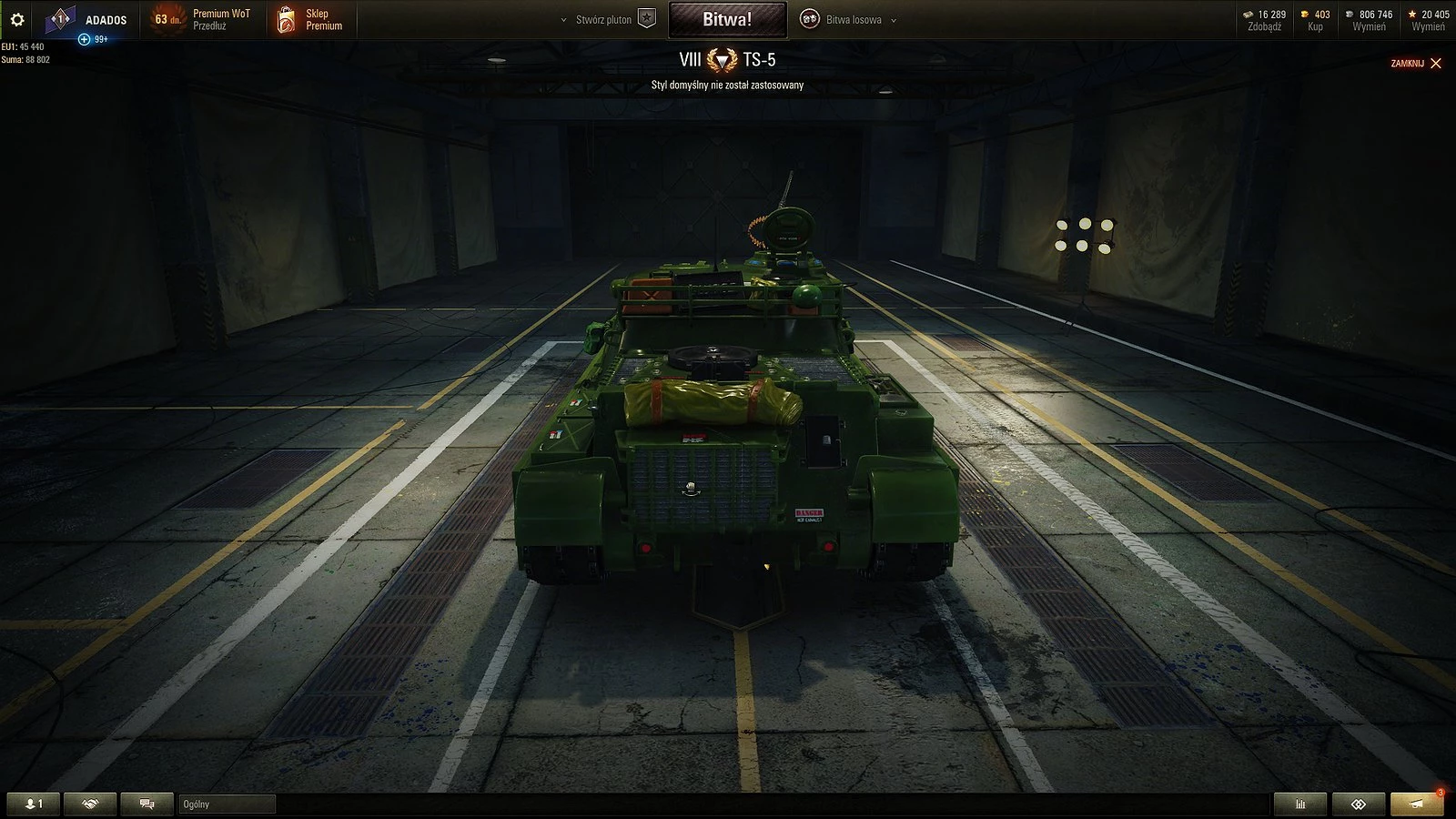The width and height of the screenshot is (1456, 819).
Task: Open contacts list via player icon
Action: tap(34, 804)
